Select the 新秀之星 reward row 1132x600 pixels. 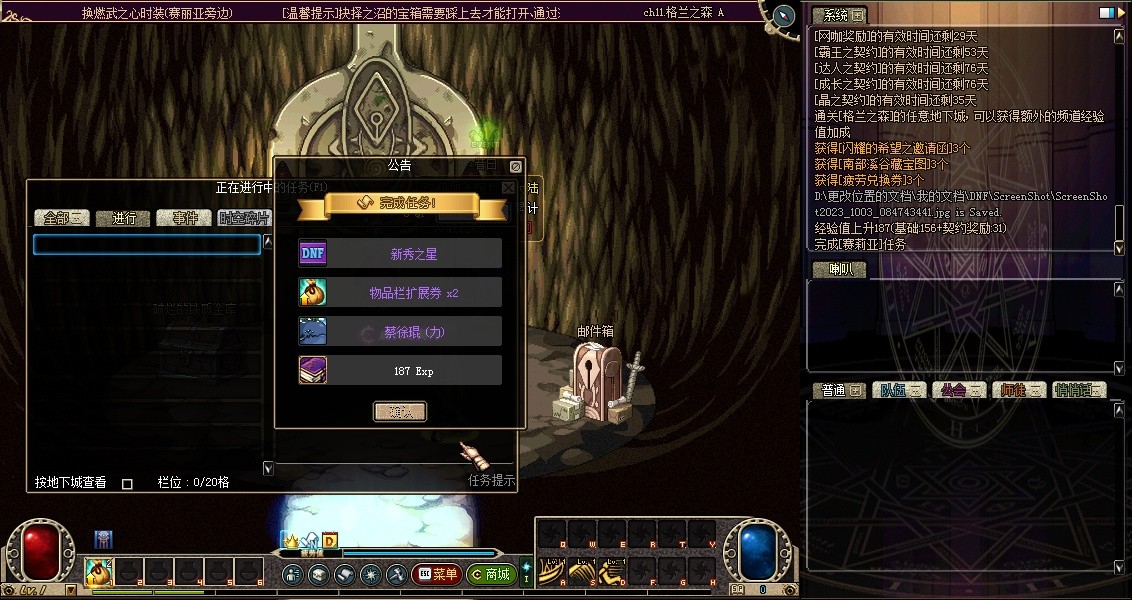point(400,254)
